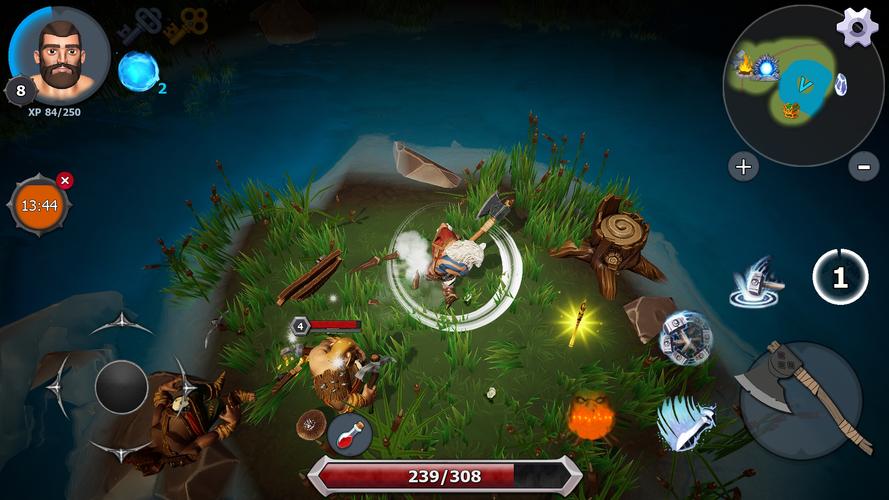Tap the virtual joystick center knob
Screen dimensions: 889x500
pos(121,386)
